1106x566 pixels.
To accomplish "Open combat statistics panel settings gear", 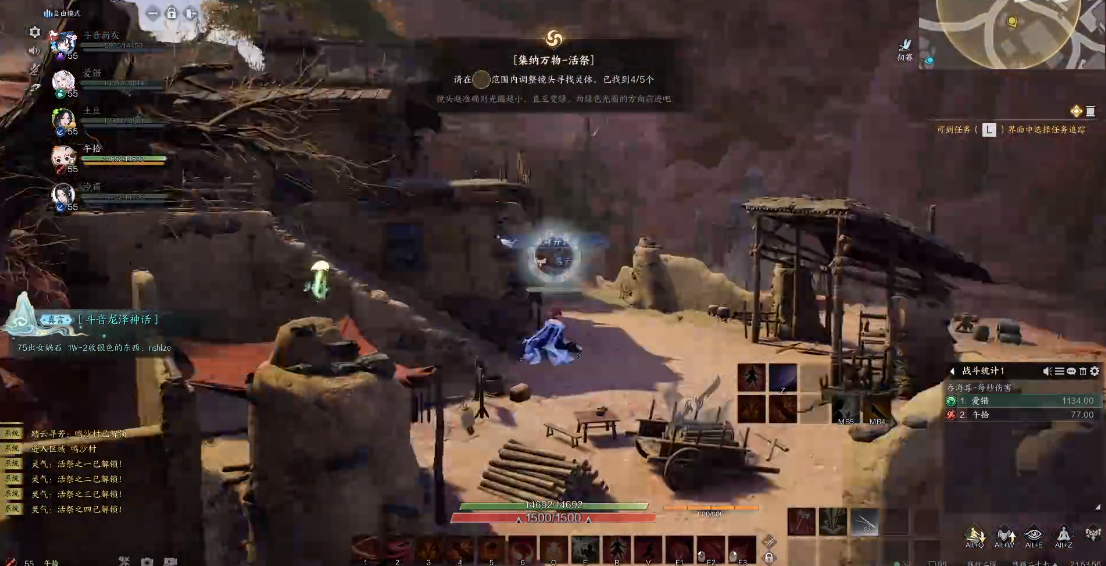I will (x=1094, y=371).
